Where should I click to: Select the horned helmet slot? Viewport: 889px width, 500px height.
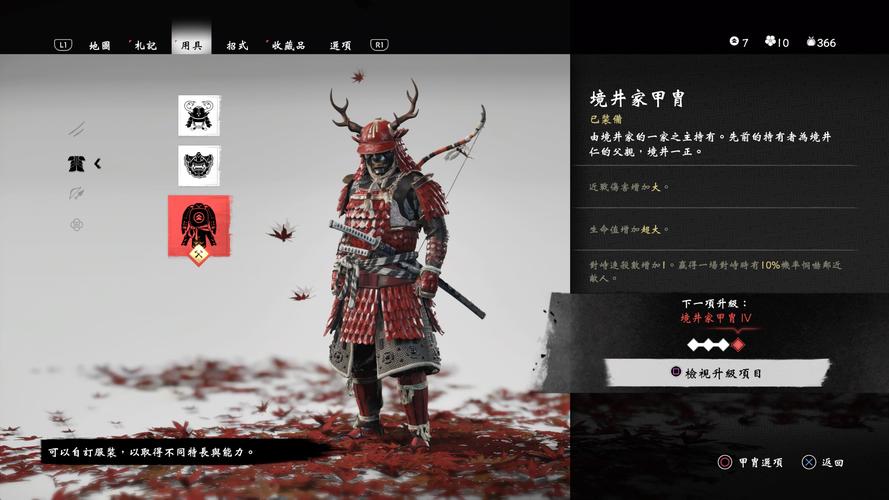tap(199, 116)
